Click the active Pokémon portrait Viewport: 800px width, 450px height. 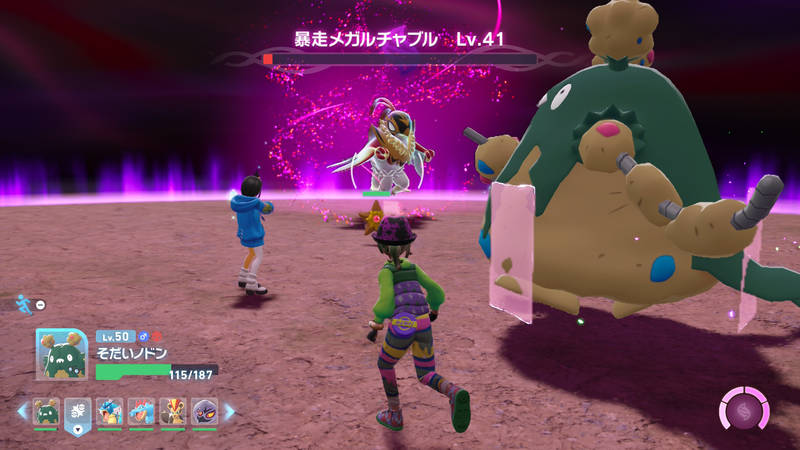coord(62,355)
